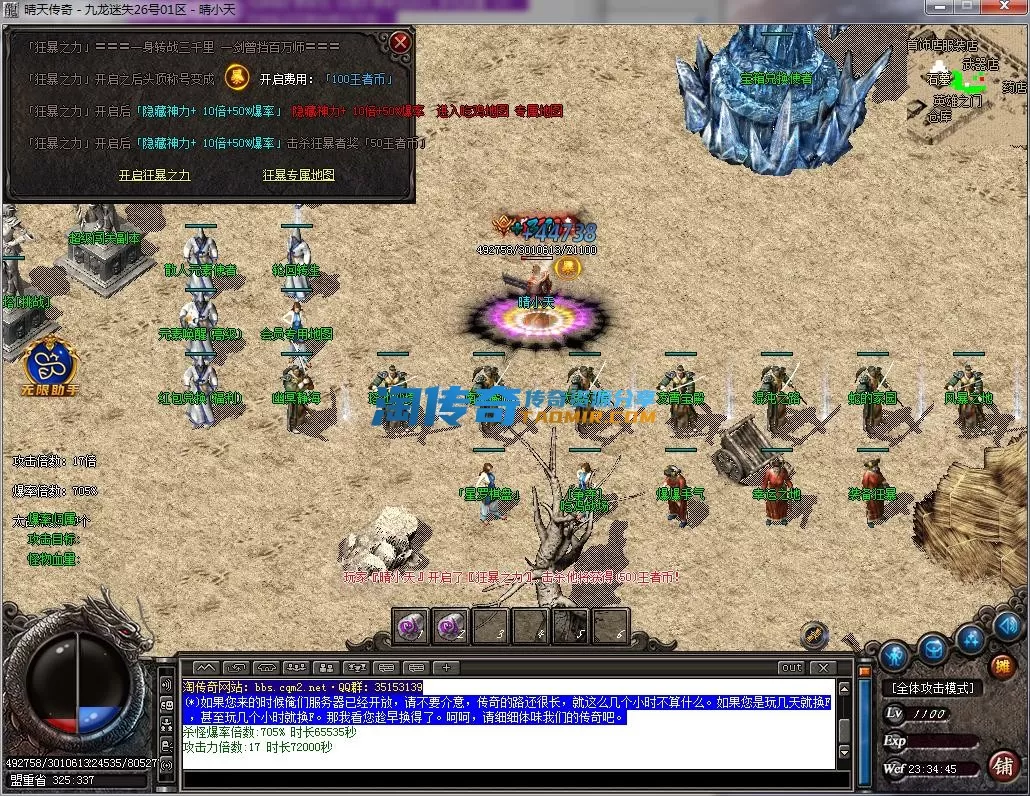The width and height of the screenshot is (1030, 796).
Task: Use the purple scroll in hotbar slot 2
Action: point(451,626)
